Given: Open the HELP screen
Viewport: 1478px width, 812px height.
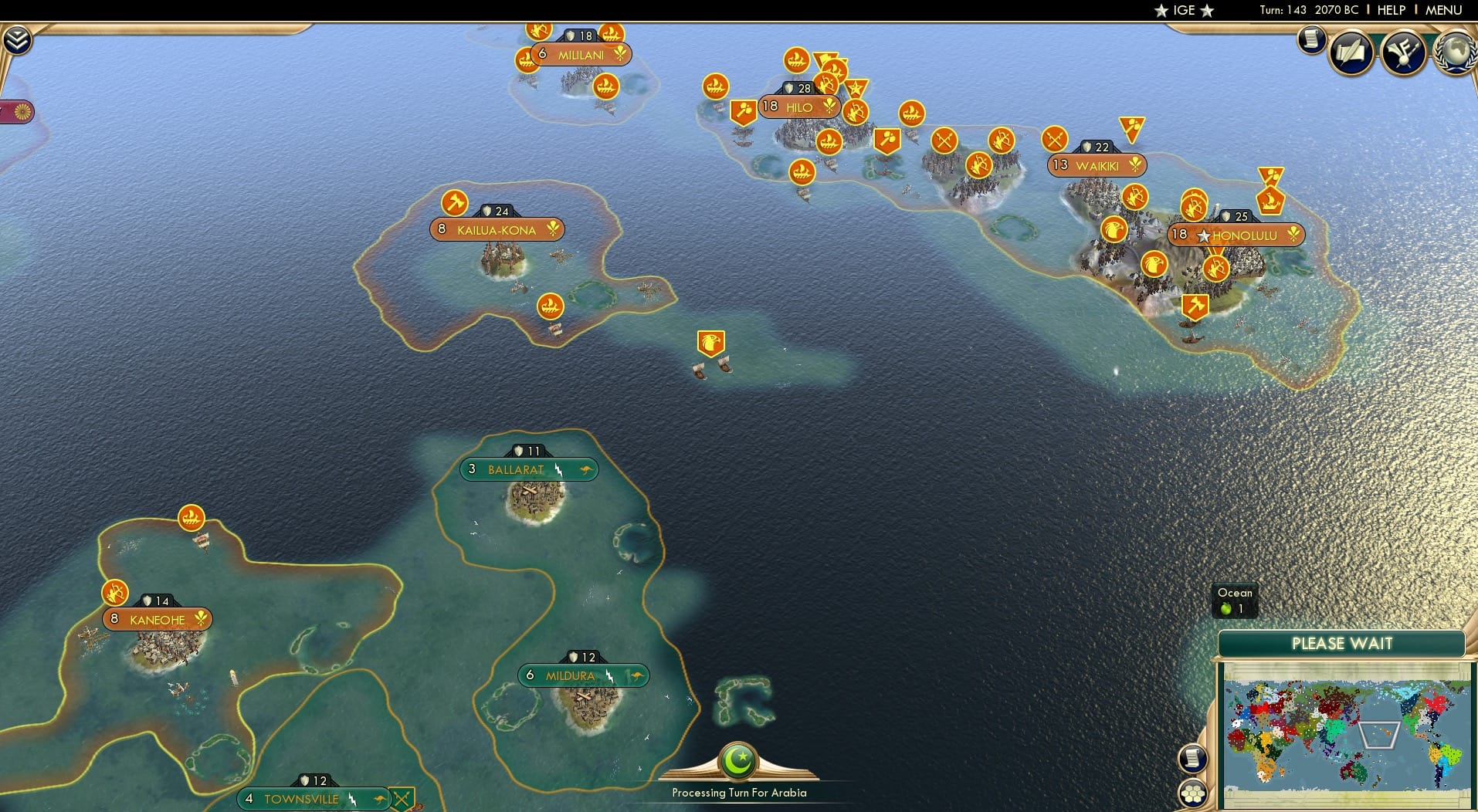Looking at the screenshot, I should pos(1390,10).
